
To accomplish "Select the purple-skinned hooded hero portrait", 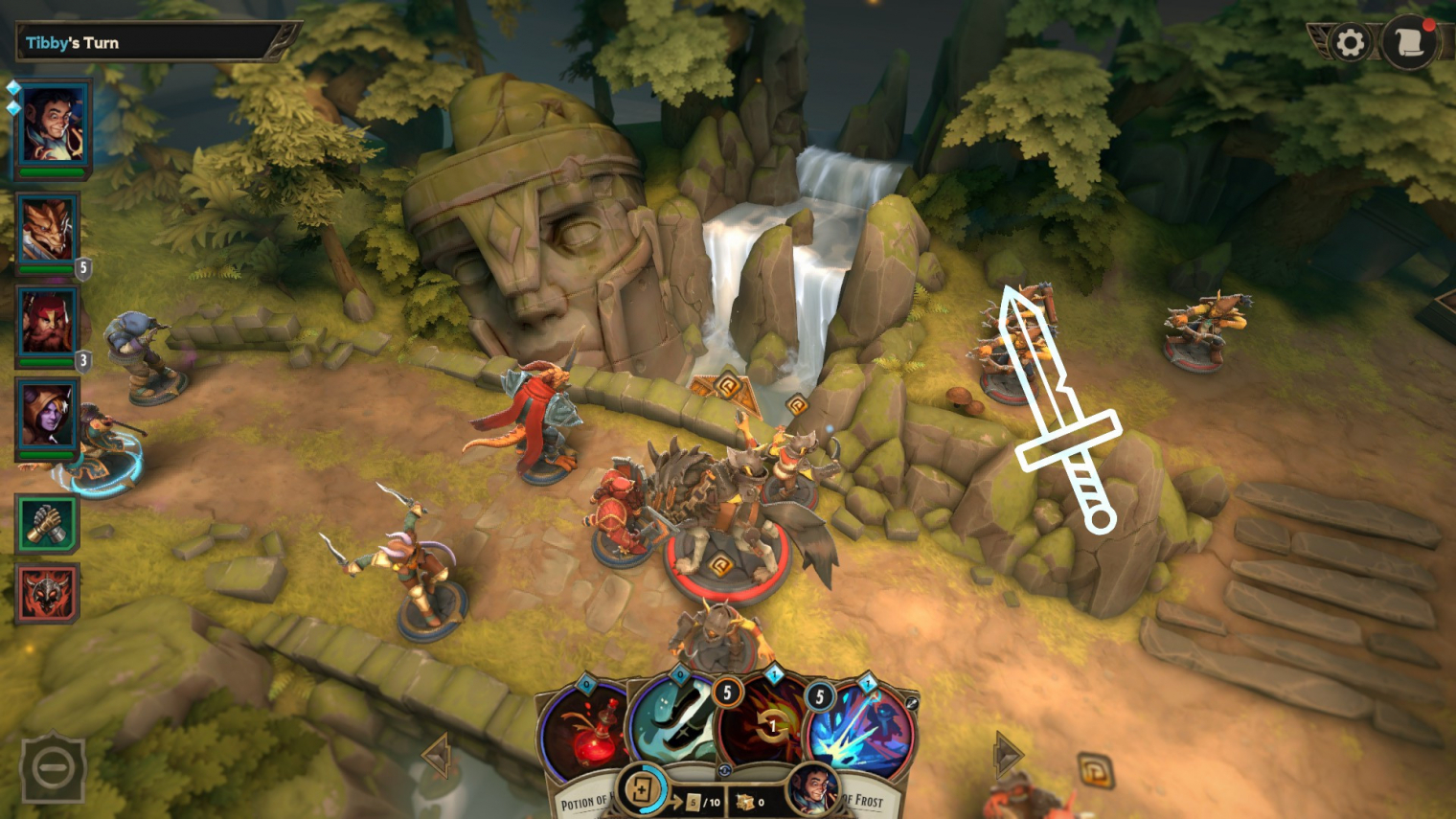I will point(46,416).
